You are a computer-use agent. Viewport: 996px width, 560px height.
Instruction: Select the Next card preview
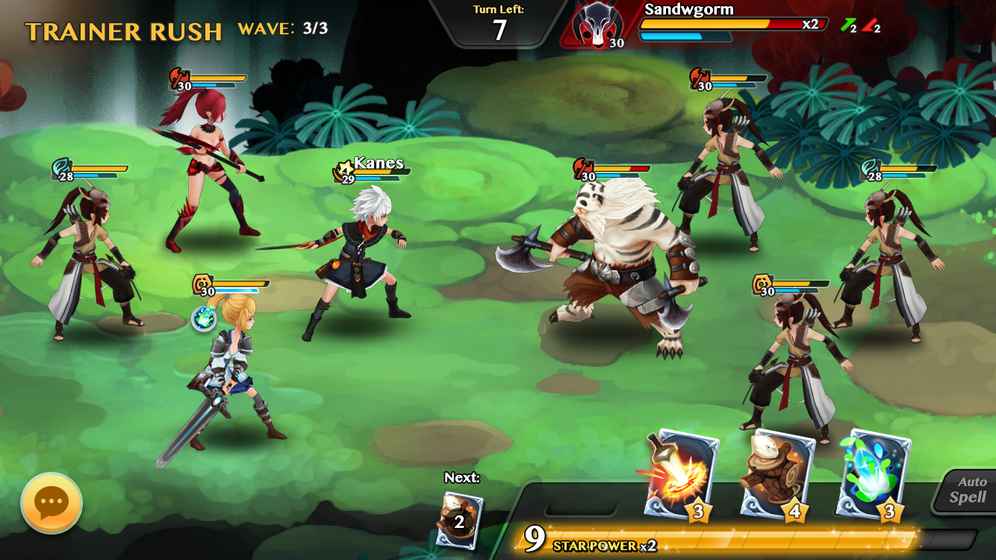point(459,519)
